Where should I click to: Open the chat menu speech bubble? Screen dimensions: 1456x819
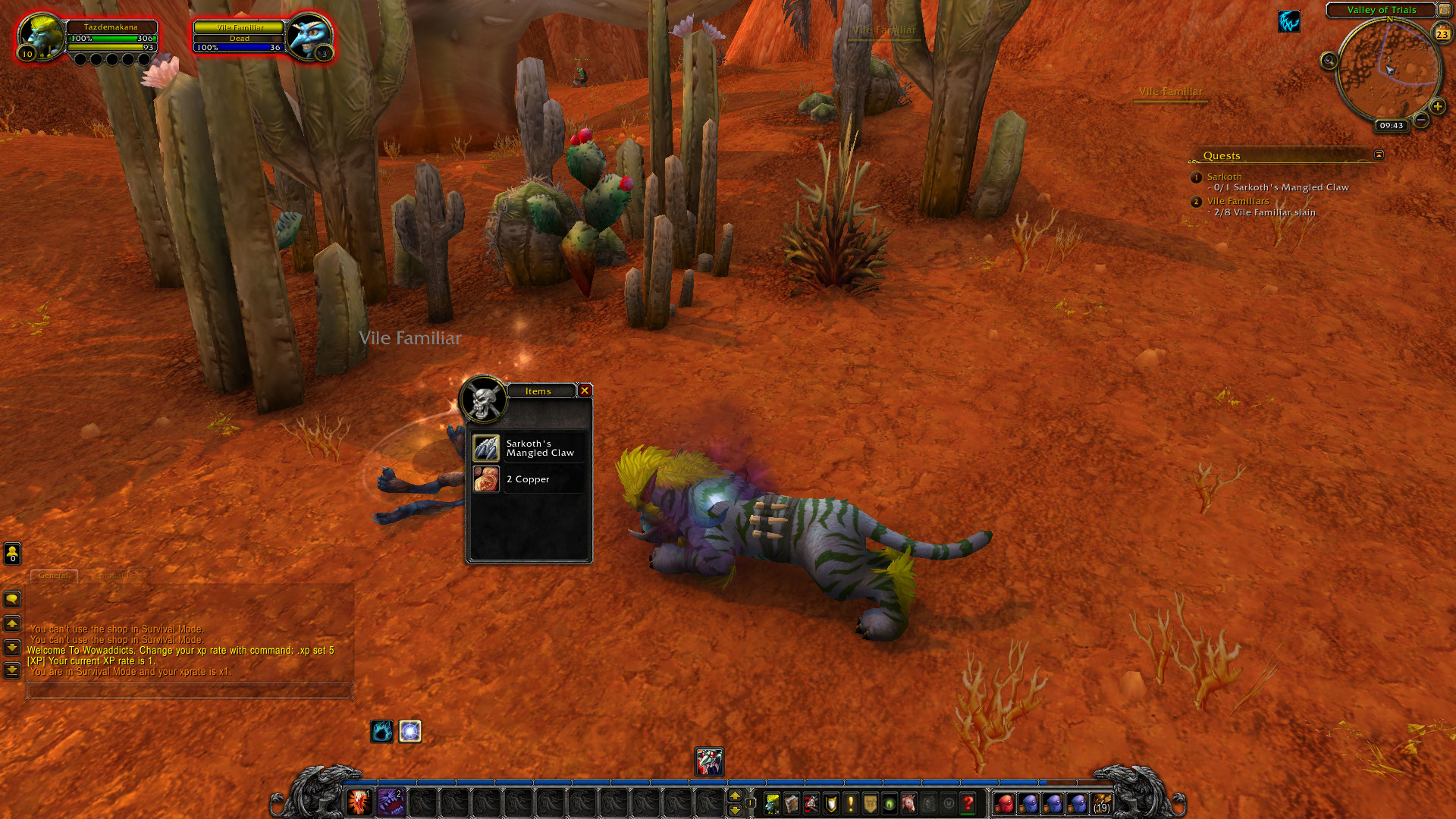click(x=12, y=599)
